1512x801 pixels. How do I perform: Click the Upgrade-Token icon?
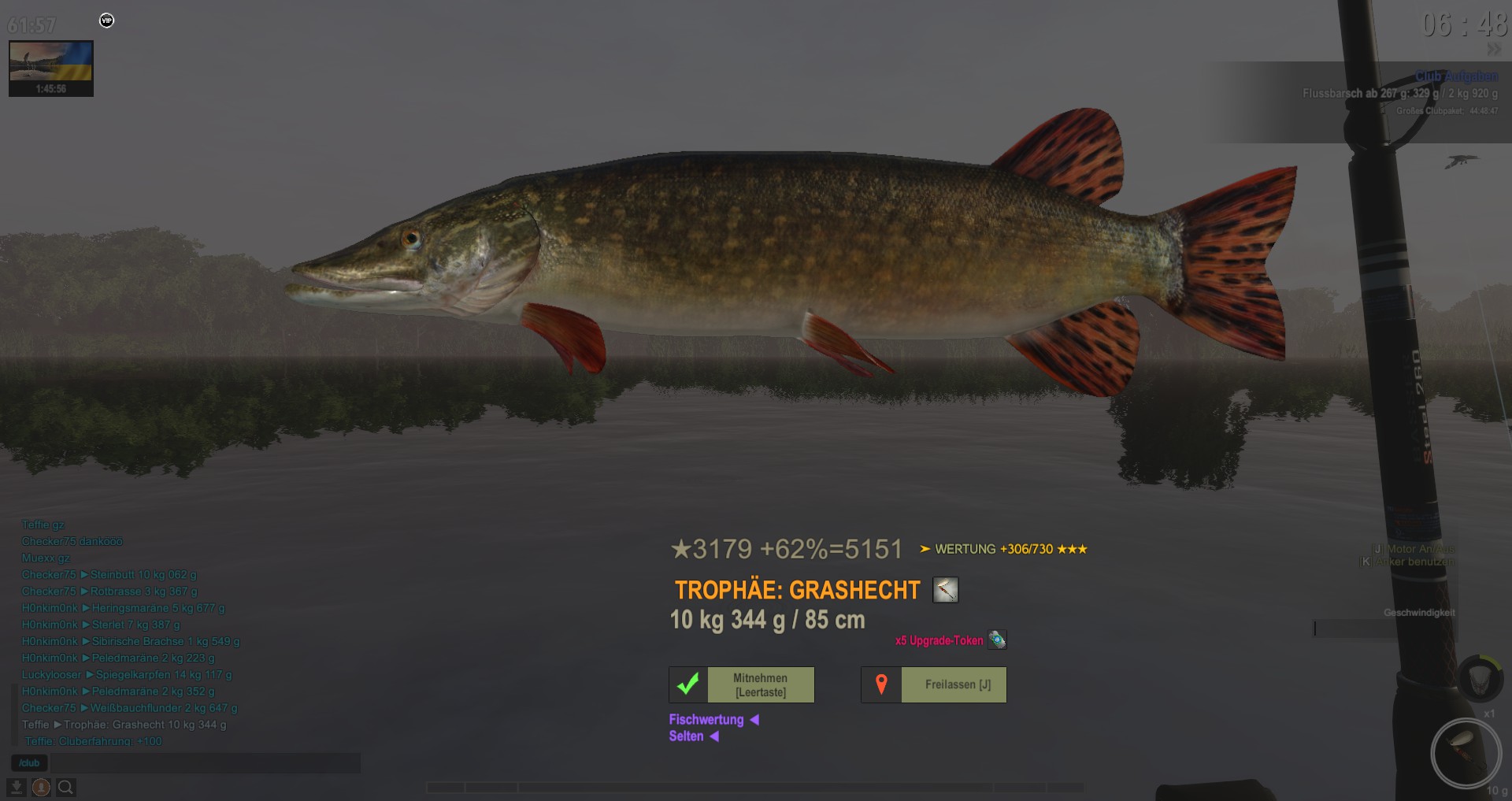(x=997, y=640)
